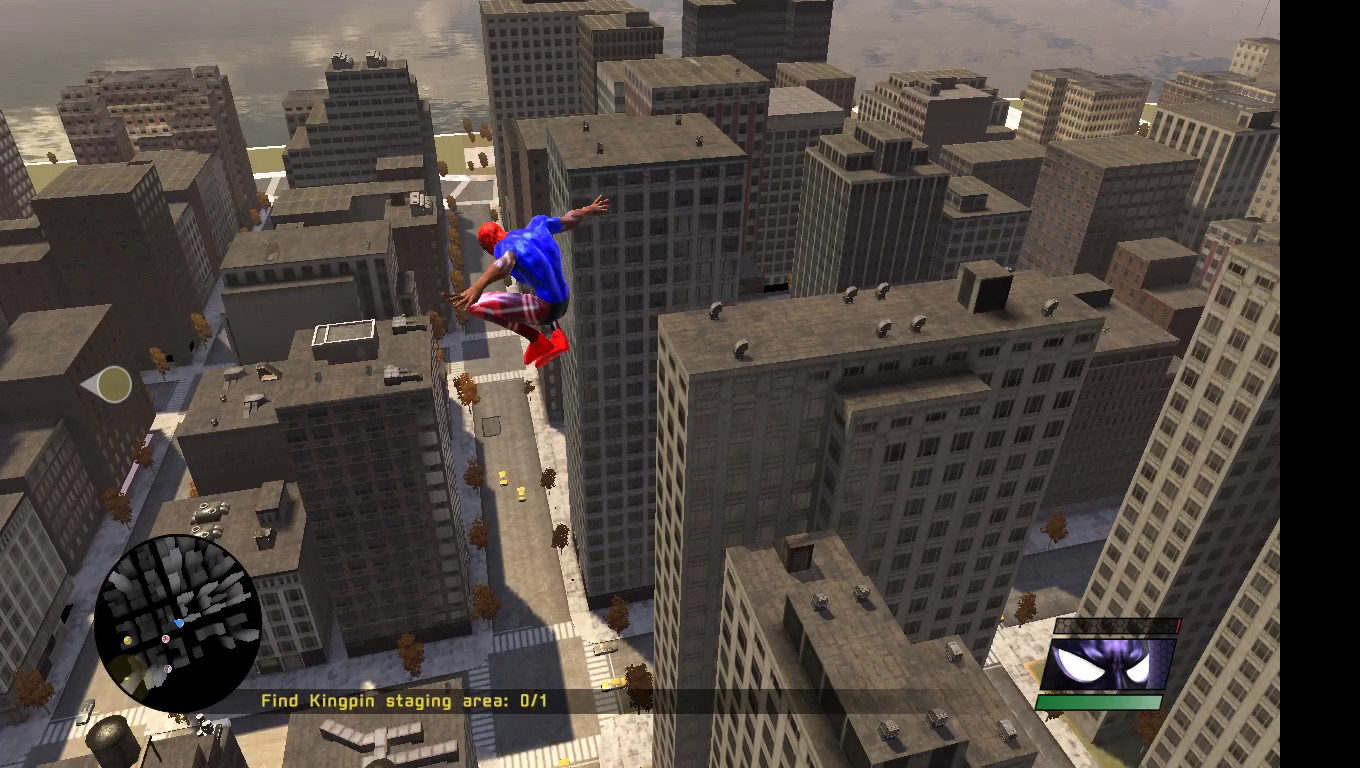The height and width of the screenshot is (768, 1360).
Task: Click the red health segment in the boss bar
Action: point(1178,625)
